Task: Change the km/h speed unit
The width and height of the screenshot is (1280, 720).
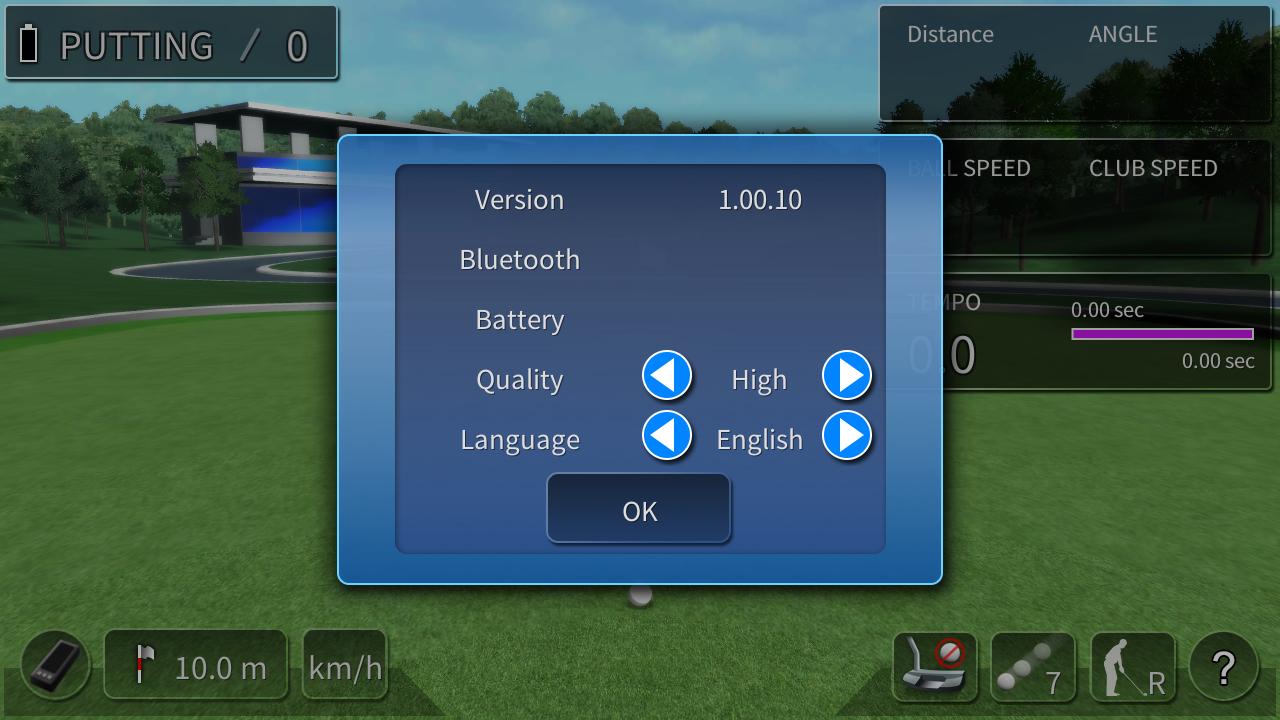Action: tap(345, 666)
